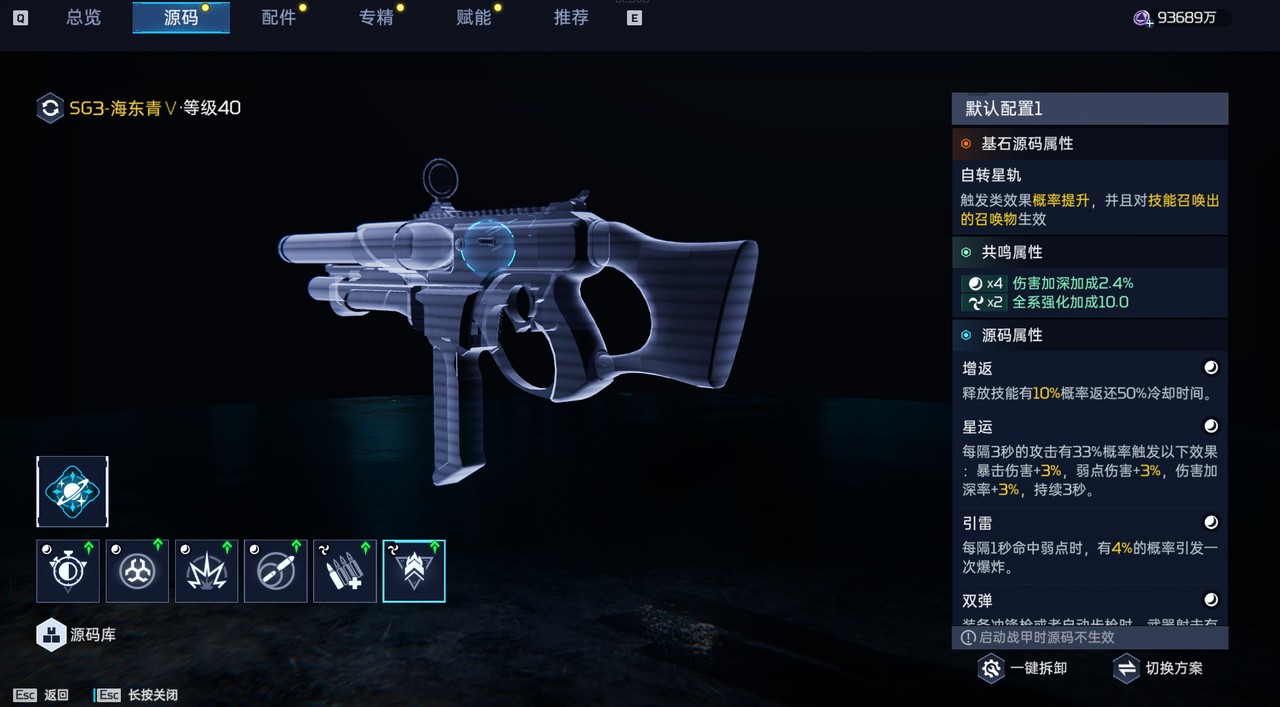Select the 源码 tab
Image resolution: width=1280 pixels, height=707 pixels.
tap(181, 17)
